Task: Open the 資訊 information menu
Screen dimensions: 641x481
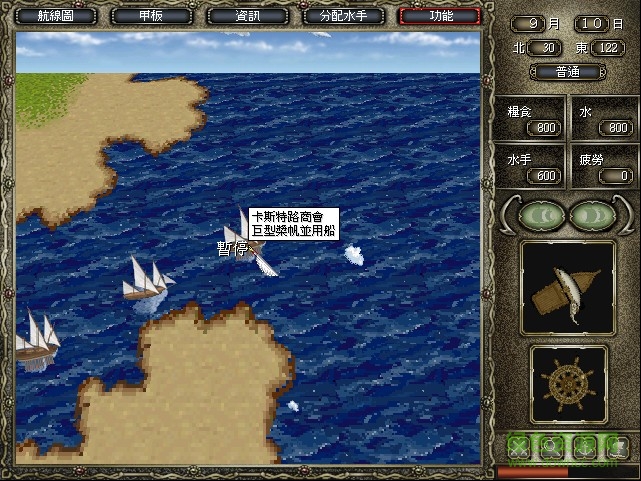Action: 246,16
